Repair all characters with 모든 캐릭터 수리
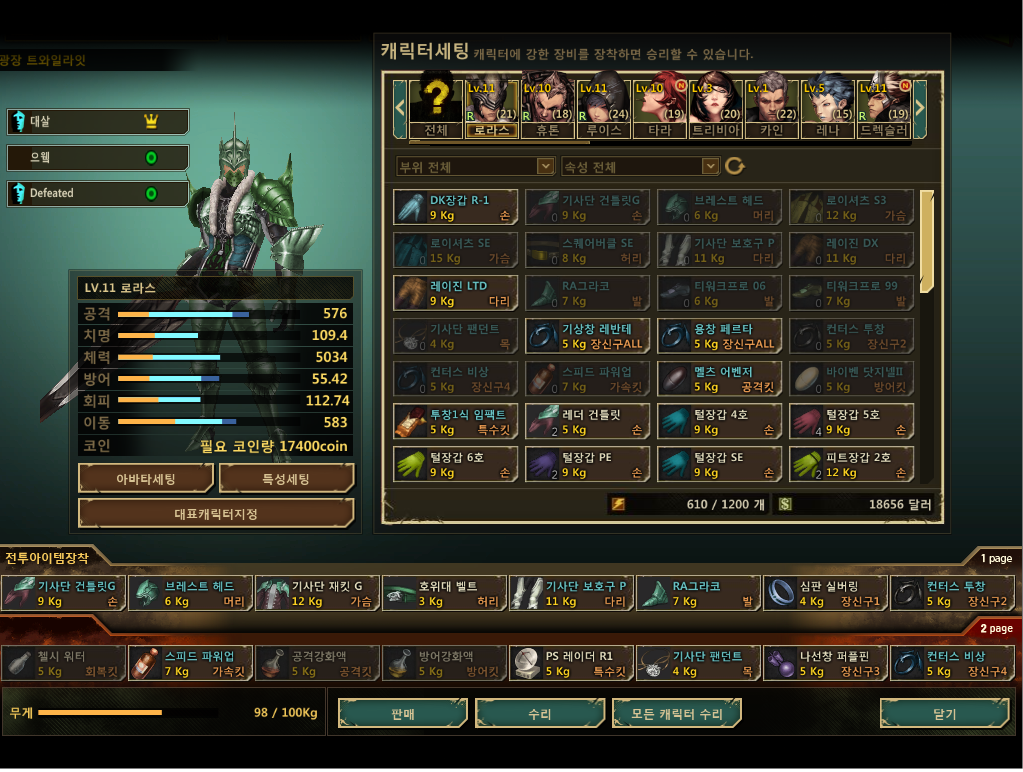1023x772 pixels. click(x=676, y=714)
